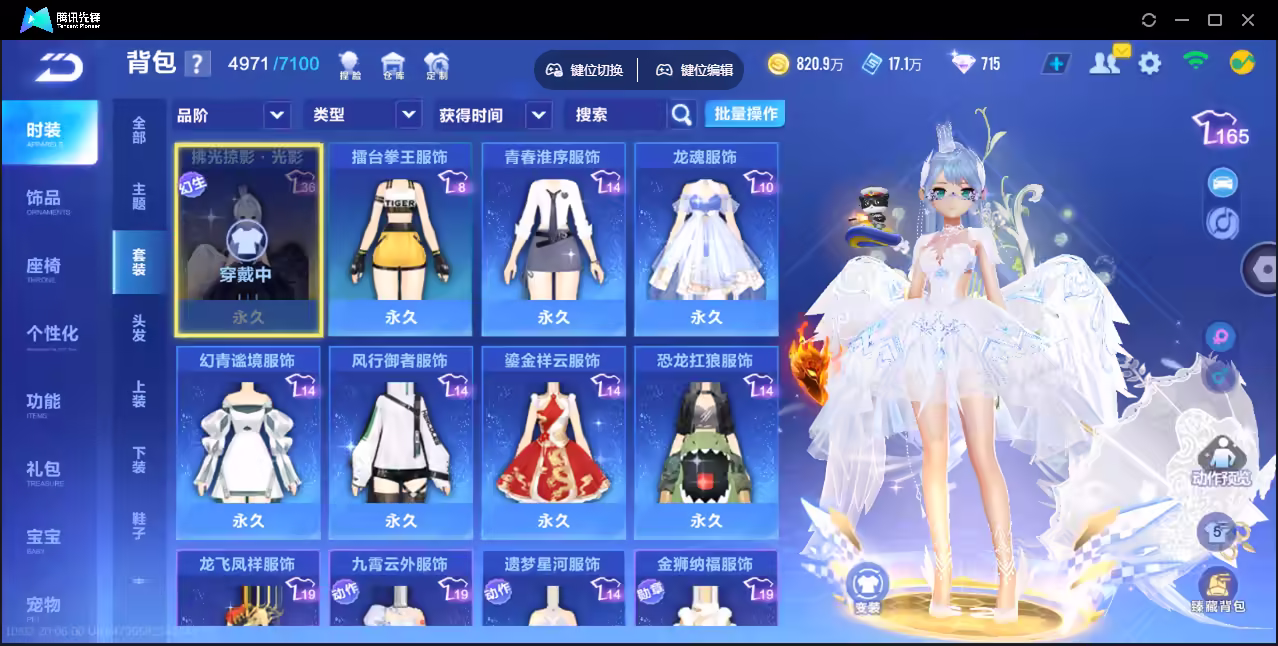Click the 变装 dress-up button
The image size is (1278, 646).
coord(867,589)
